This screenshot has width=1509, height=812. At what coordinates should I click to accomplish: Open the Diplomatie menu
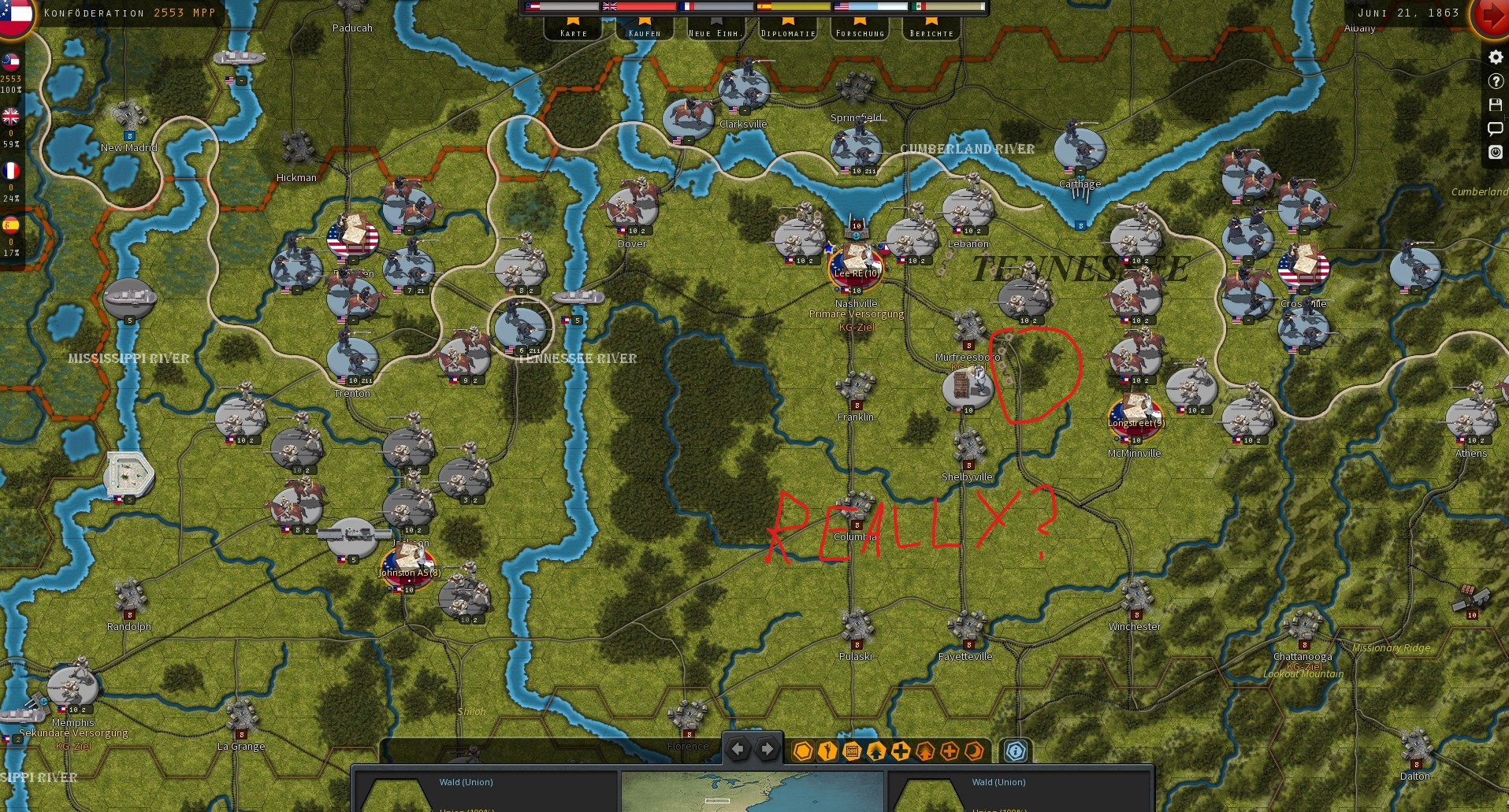[787, 33]
